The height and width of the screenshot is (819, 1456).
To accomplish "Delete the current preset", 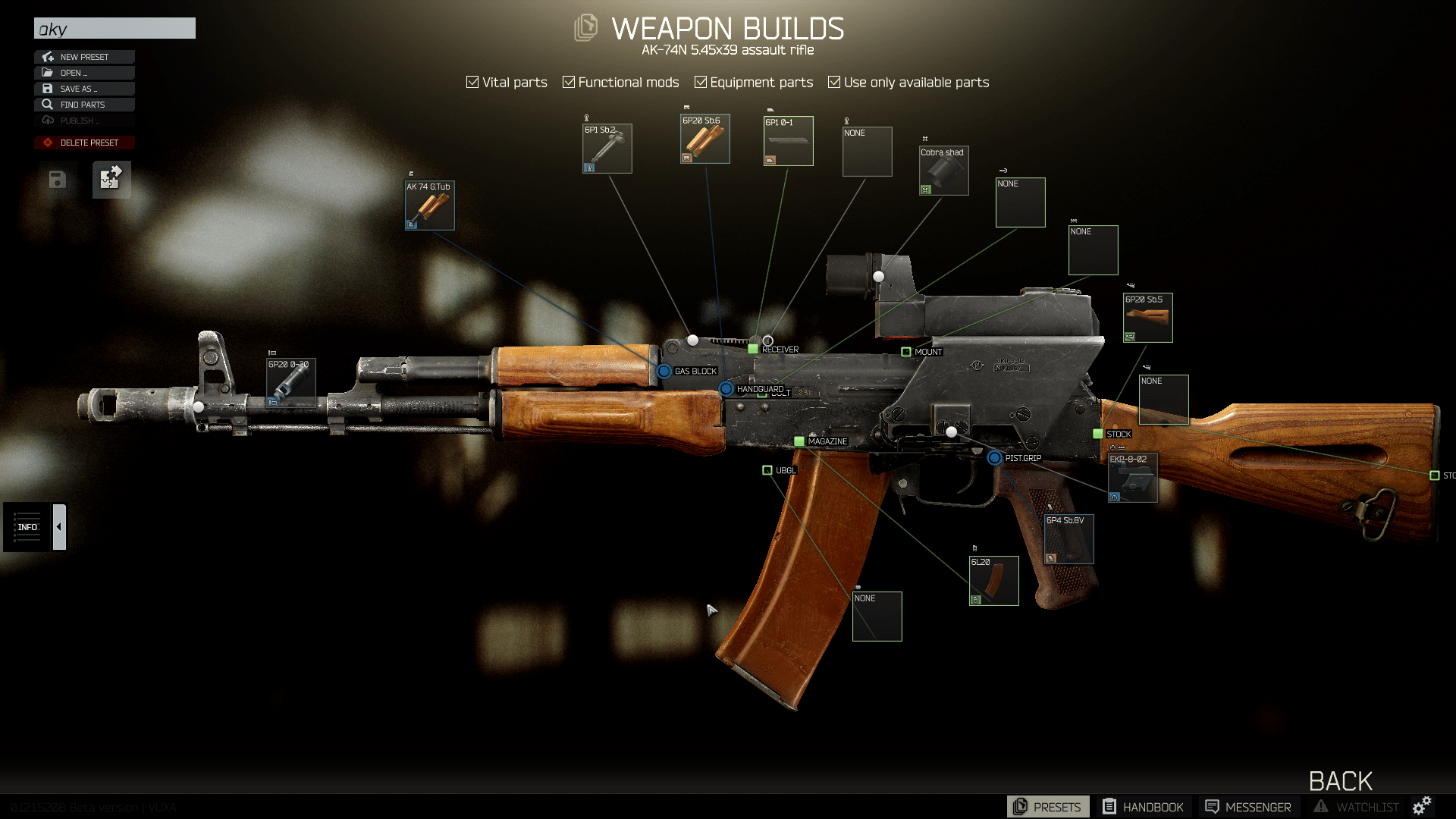I will (x=84, y=143).
